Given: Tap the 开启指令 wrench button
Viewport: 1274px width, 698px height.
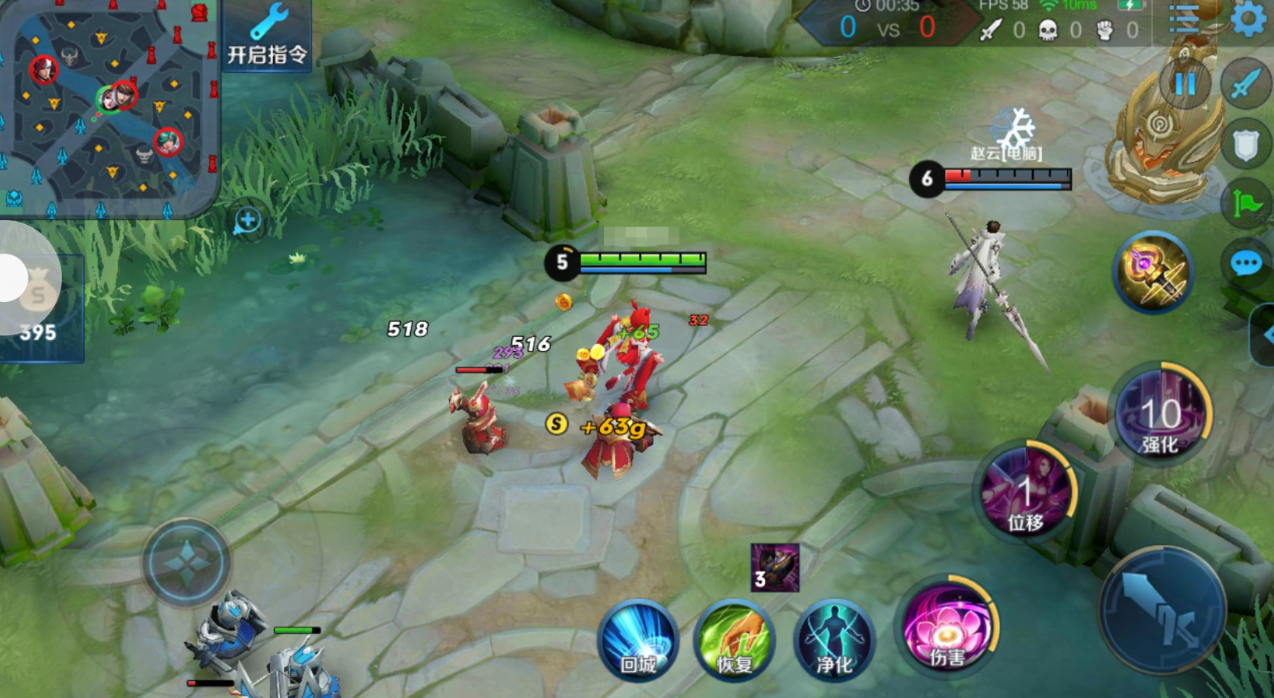Looking at the screenshot, I should click(x=267, y=35).
